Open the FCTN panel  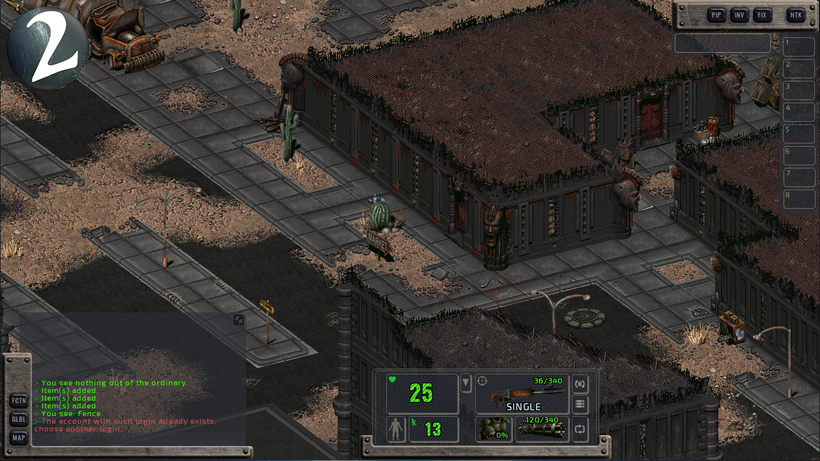tap(19, 401)
